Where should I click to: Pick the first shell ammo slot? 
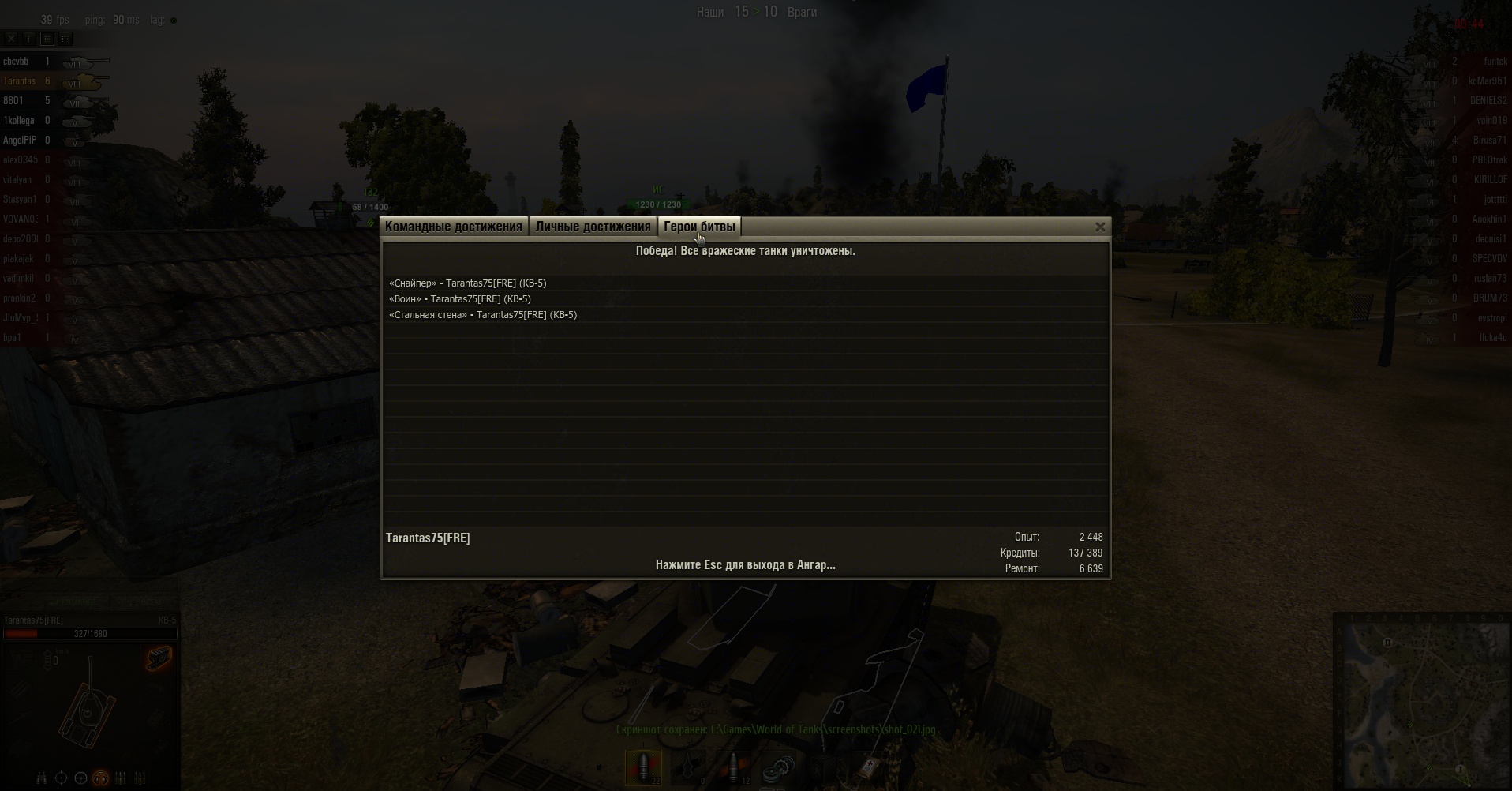(644, 767)
